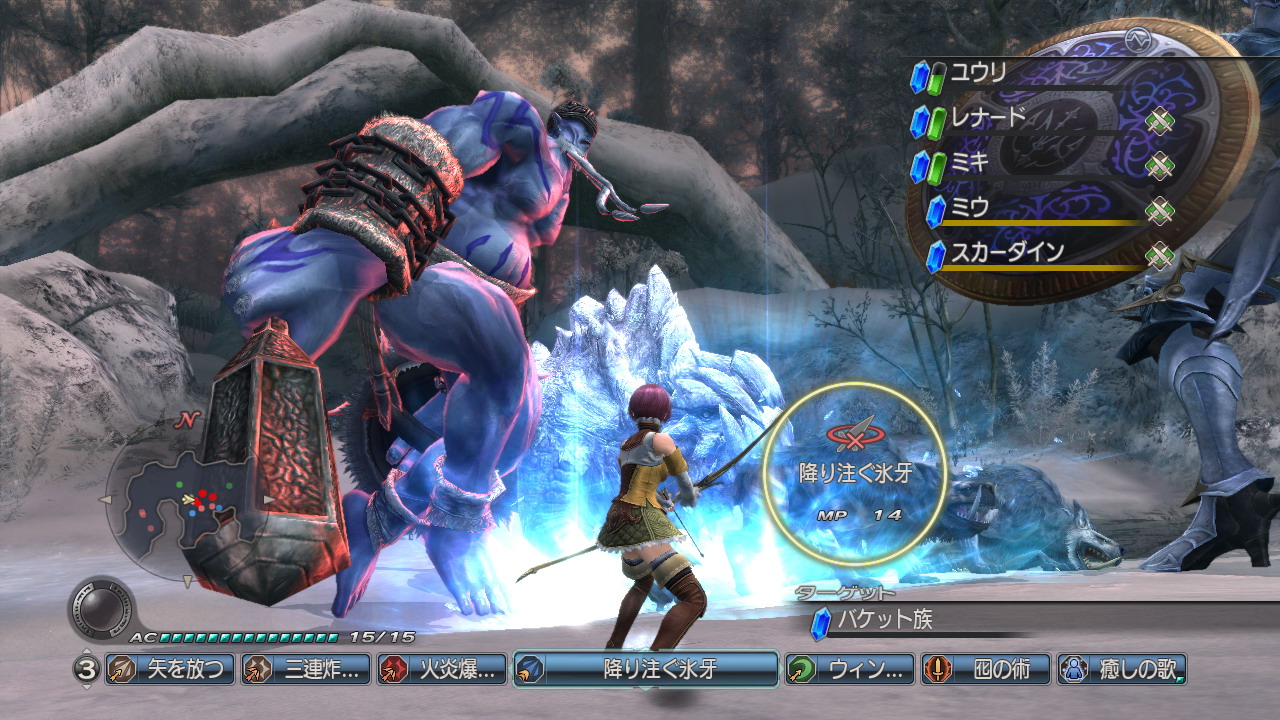Cast the 癒しの歌 healing song

pyautogui.click(x=1122, y=669)
